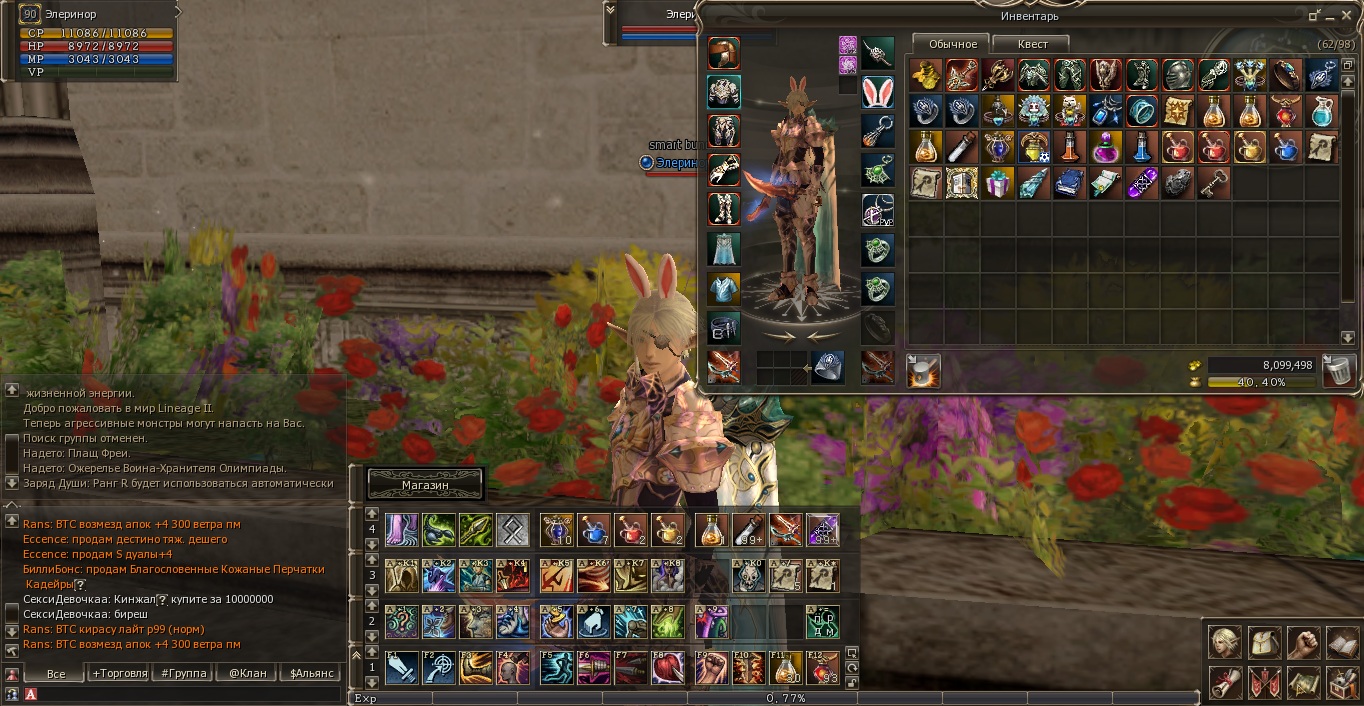This screenshot has width=1364, height=706.
Task: Select the equipped helmet slot
Action: click(723, 54)
